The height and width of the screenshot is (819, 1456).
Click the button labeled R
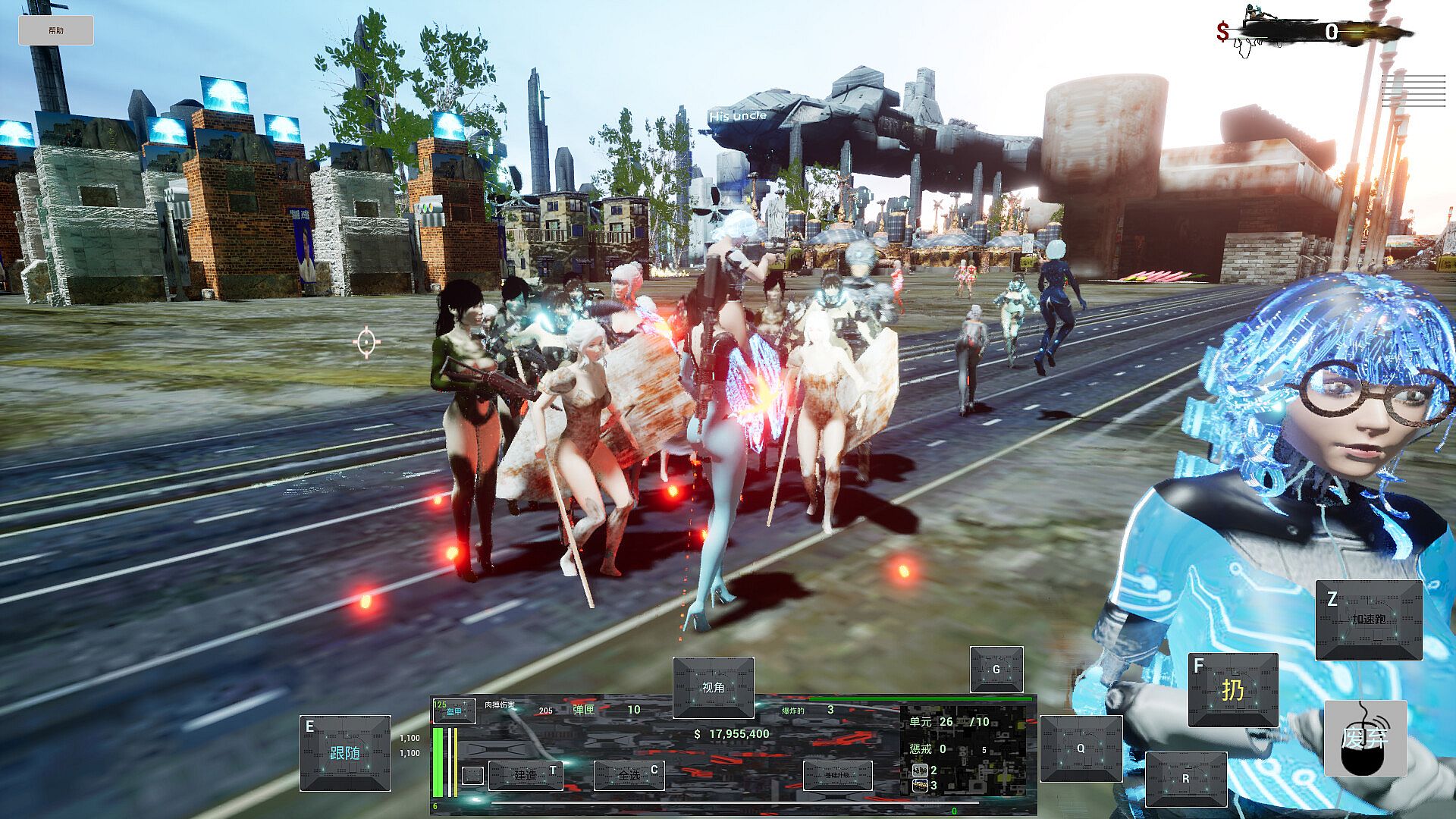[x=1186, y=779]
